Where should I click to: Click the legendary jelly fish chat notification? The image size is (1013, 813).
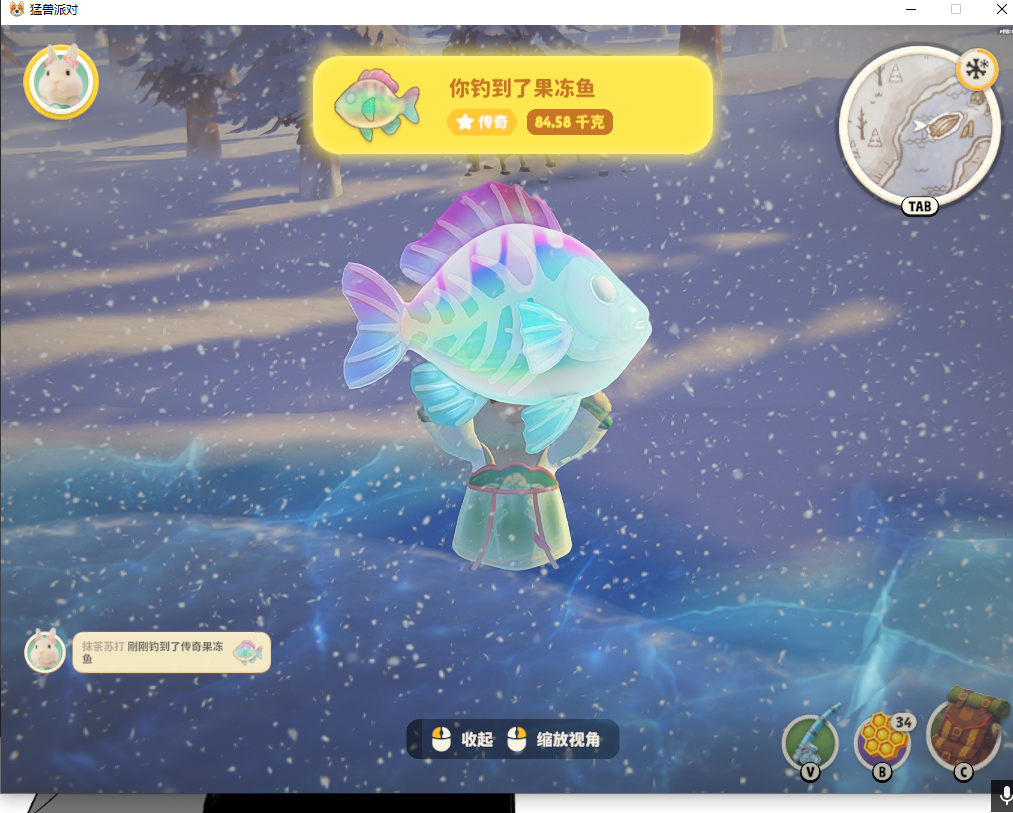[171, 653]
